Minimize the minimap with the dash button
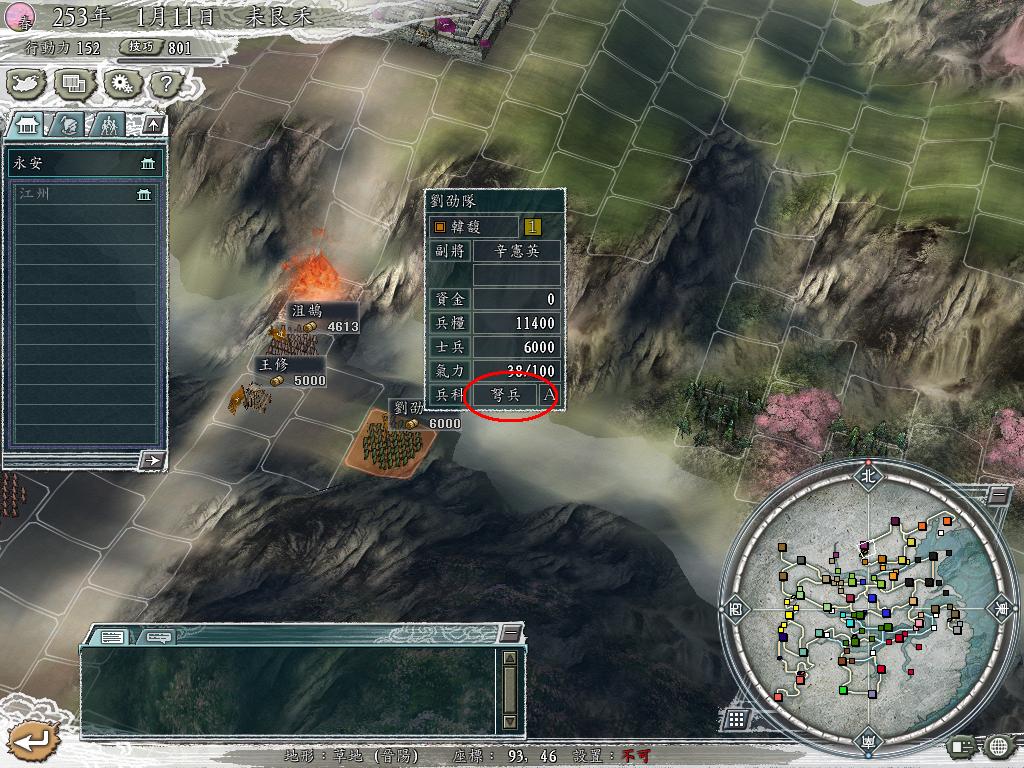The height and width of the screenshot is (768, 1024). point(999,495)
